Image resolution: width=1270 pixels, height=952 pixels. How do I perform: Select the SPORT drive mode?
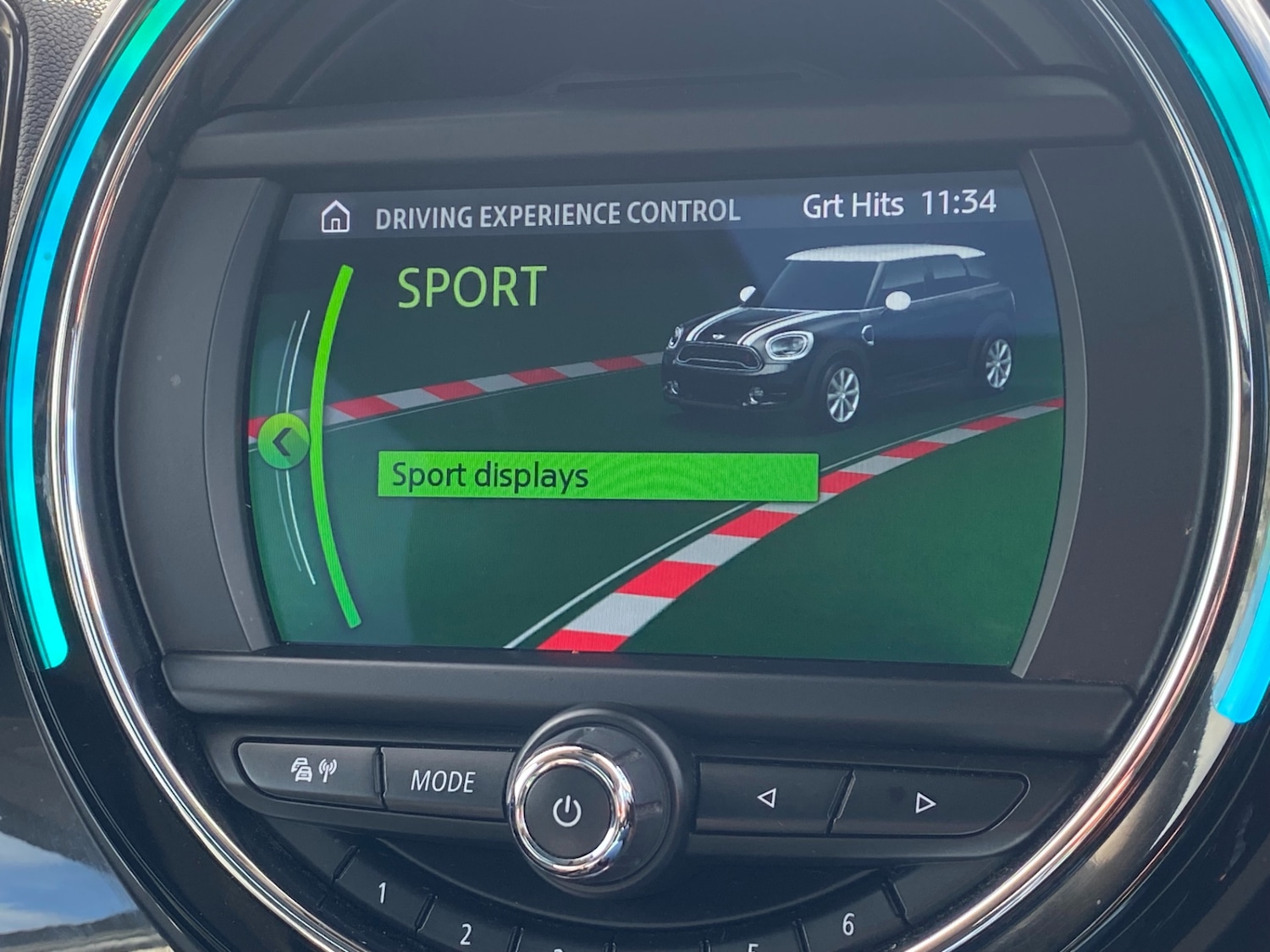(472, 288)
